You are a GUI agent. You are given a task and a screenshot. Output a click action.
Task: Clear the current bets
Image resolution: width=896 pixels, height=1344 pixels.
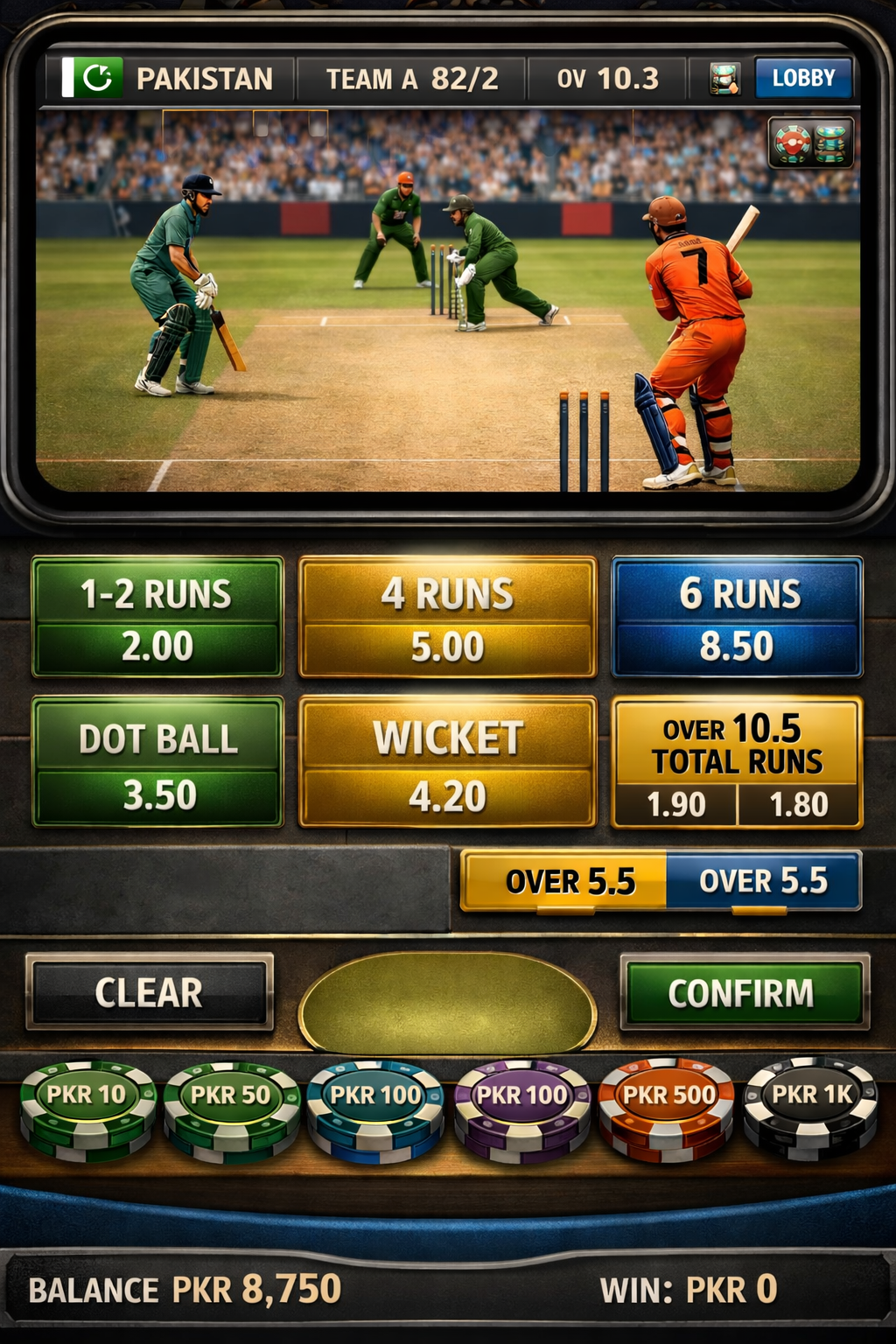coord(150,992)
